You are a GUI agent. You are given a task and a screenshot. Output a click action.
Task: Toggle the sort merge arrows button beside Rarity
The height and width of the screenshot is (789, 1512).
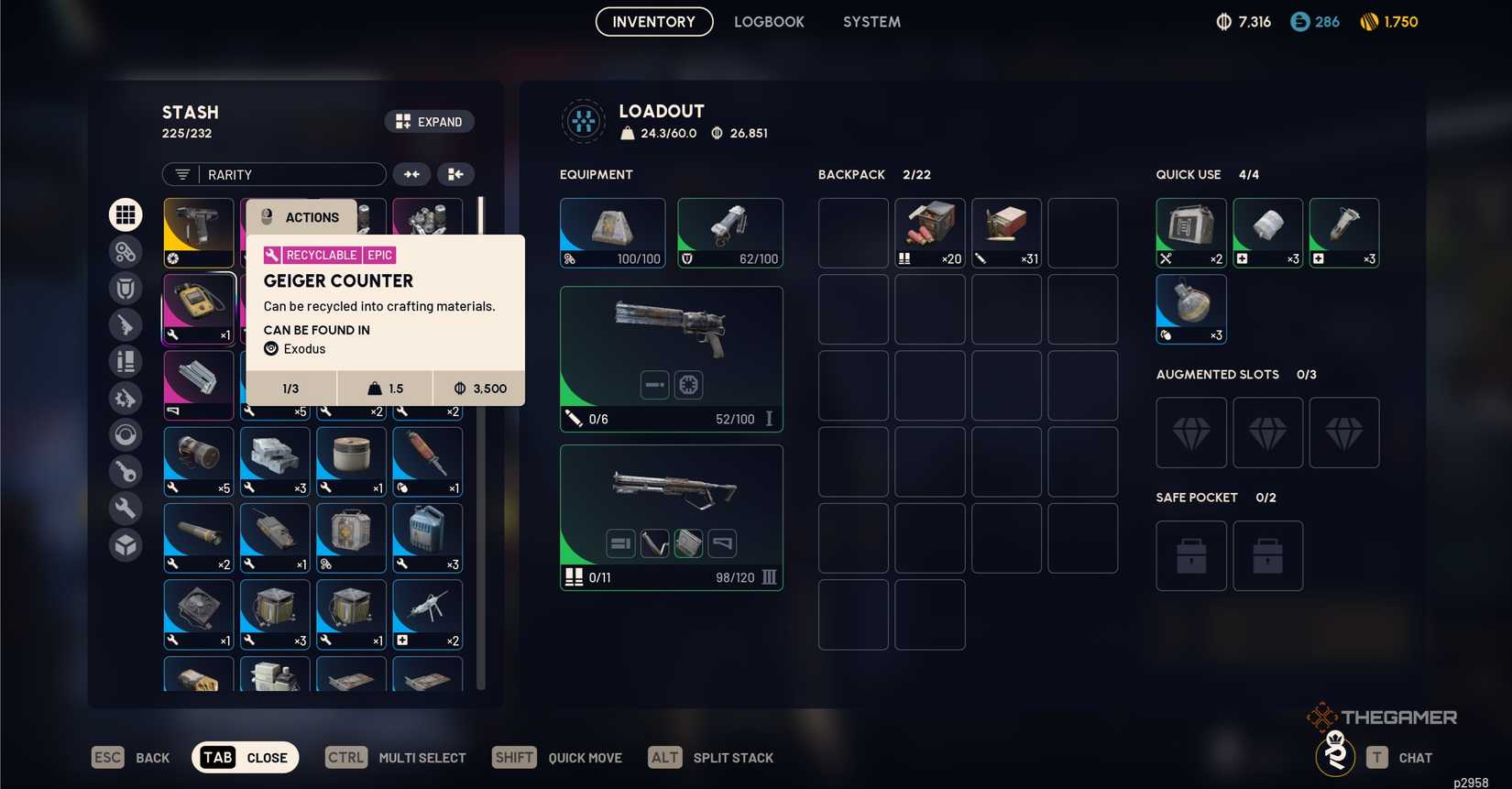[x=411, y=174]
